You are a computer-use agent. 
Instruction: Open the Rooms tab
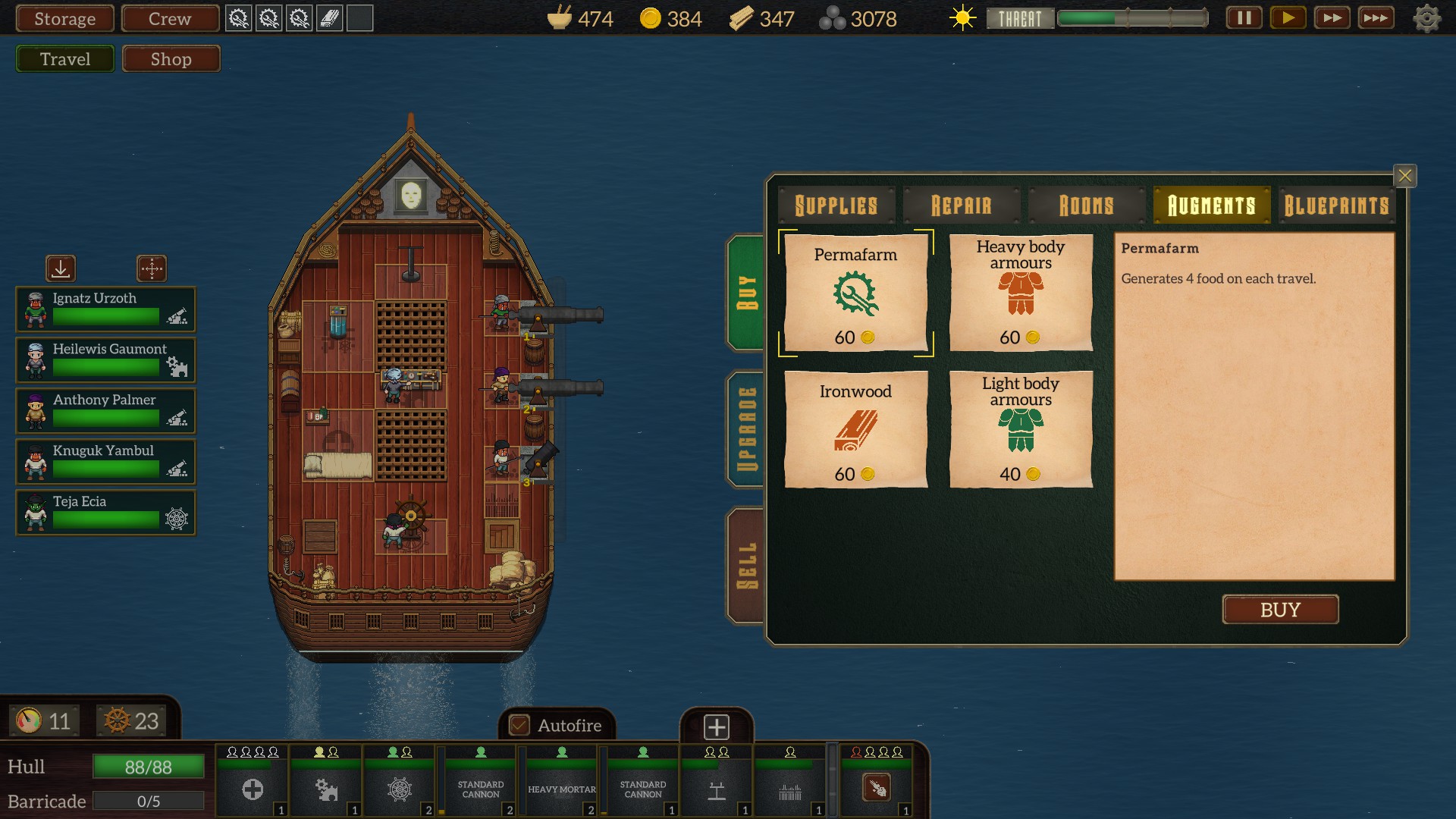[x=1086, y=206]
